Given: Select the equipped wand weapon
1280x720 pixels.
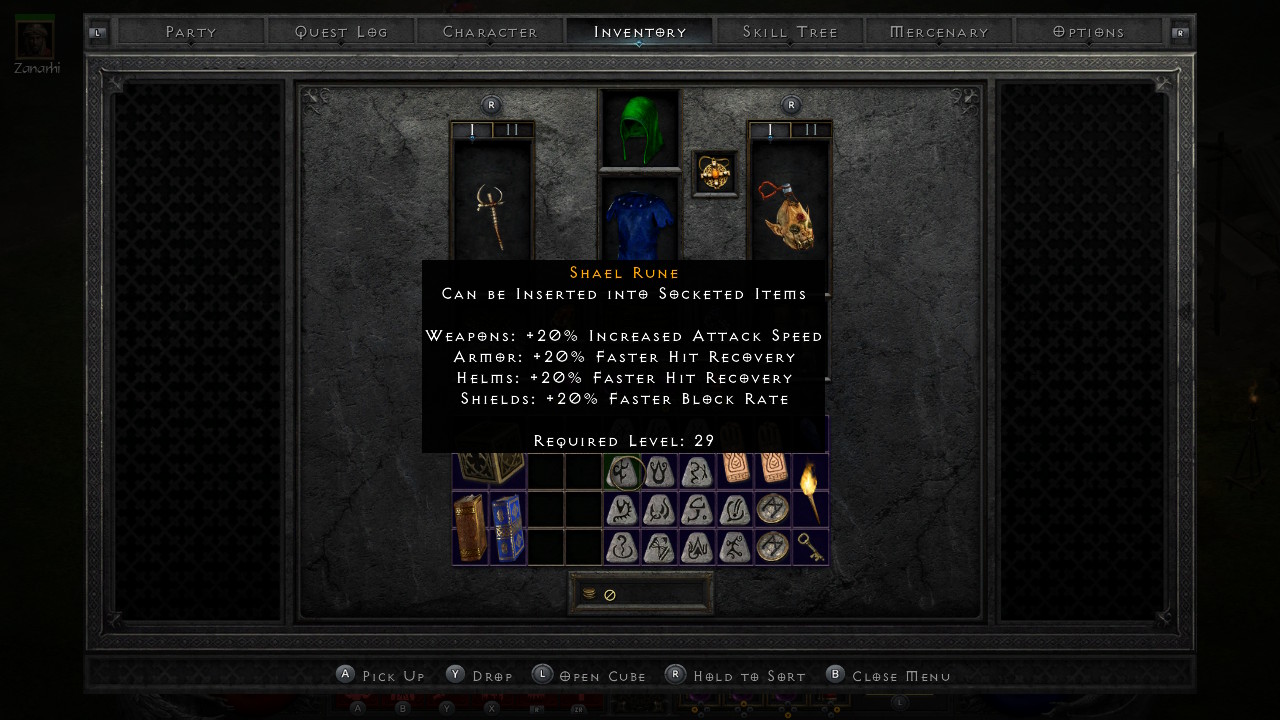Looking at the screenshot, I should (491, 216).
